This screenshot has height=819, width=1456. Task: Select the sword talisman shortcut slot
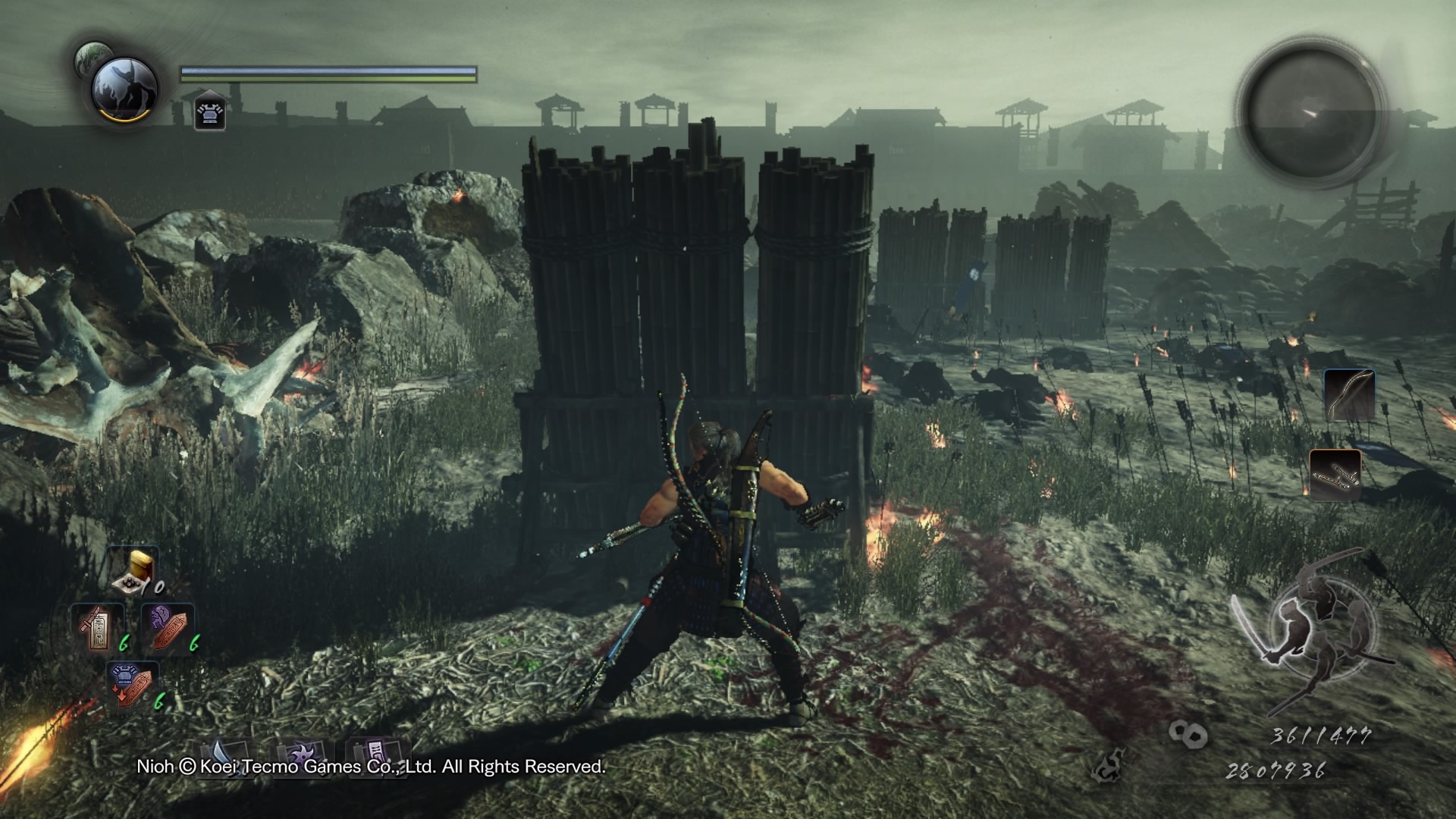click(99, 628)
